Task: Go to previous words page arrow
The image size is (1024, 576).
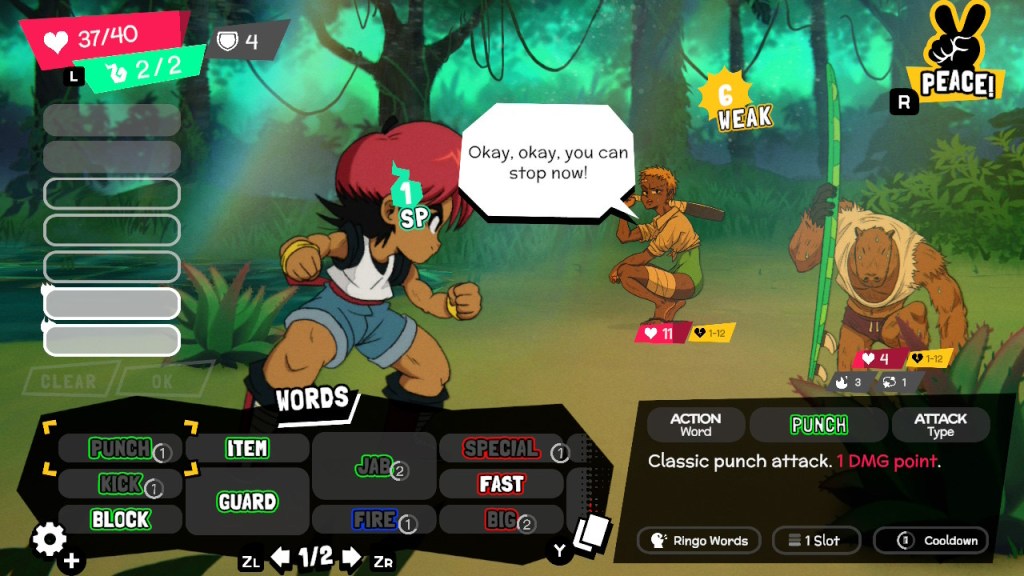Action: (281, 557)
